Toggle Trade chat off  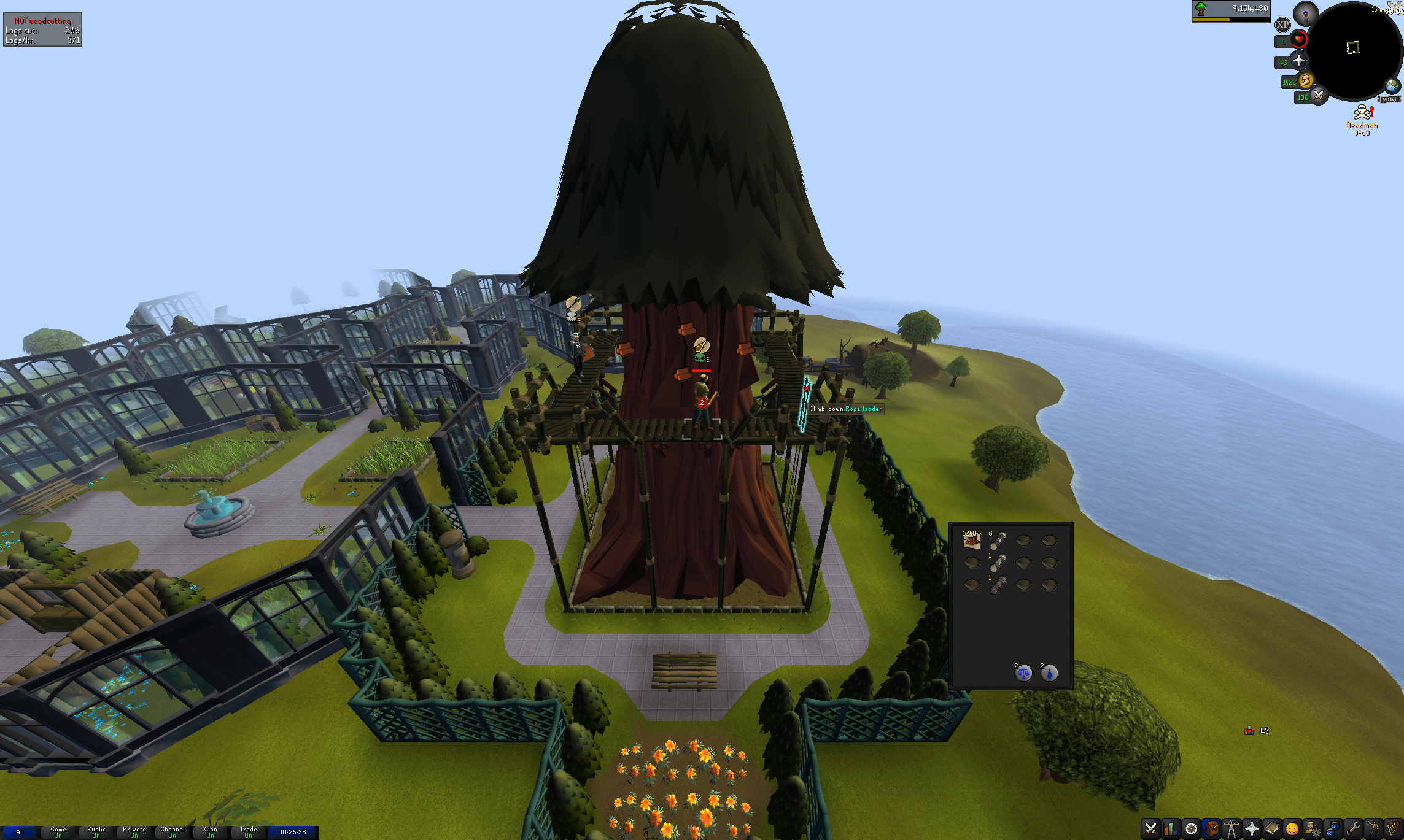click(249, 832)
